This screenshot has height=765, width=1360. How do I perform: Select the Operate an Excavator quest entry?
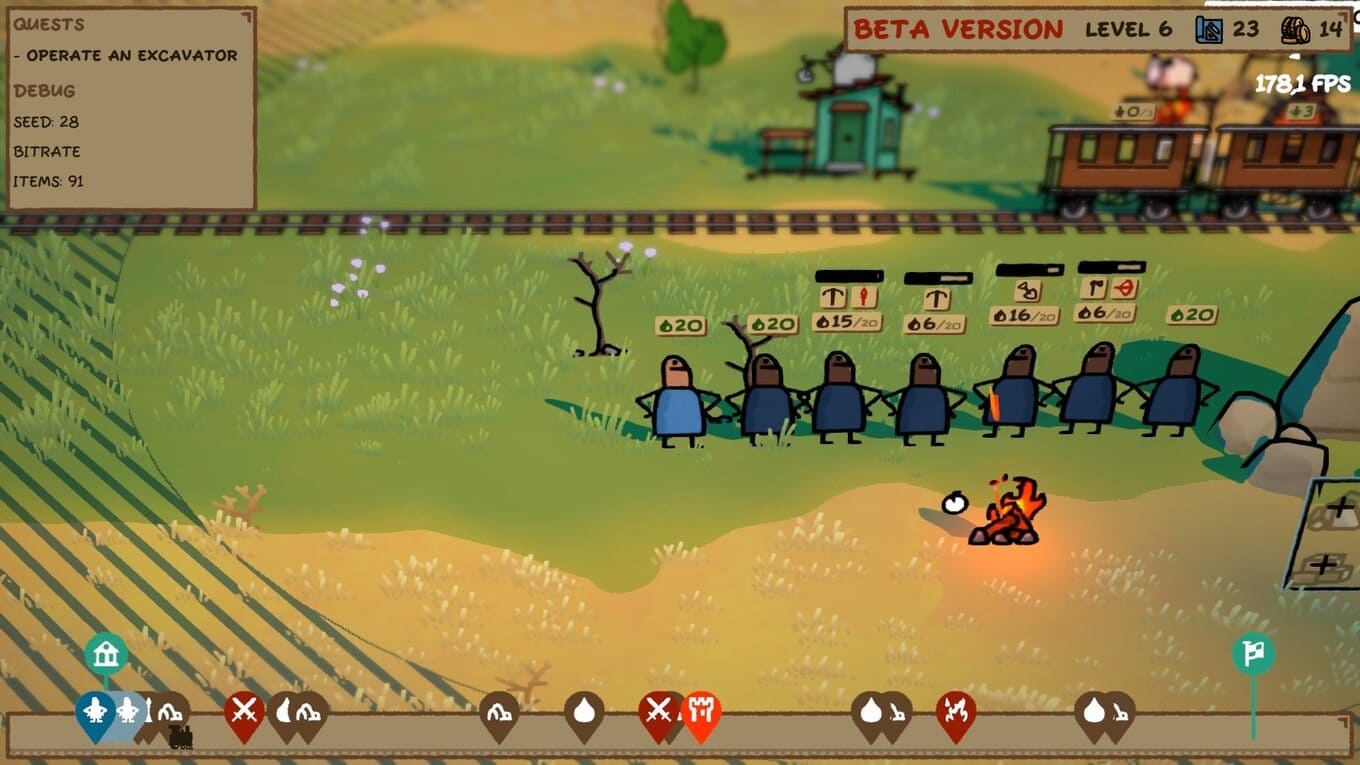(131, 56)
